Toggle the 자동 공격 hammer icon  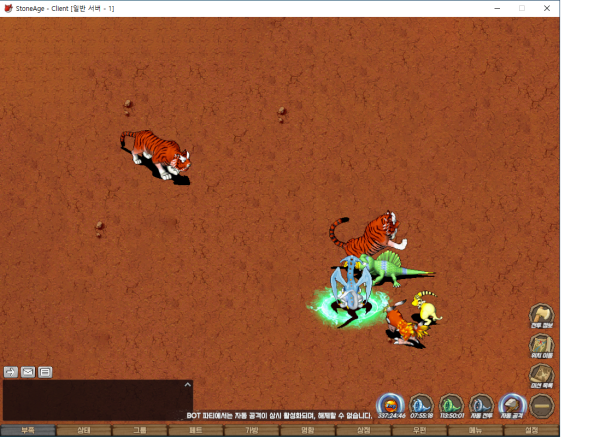coord(512,405)
